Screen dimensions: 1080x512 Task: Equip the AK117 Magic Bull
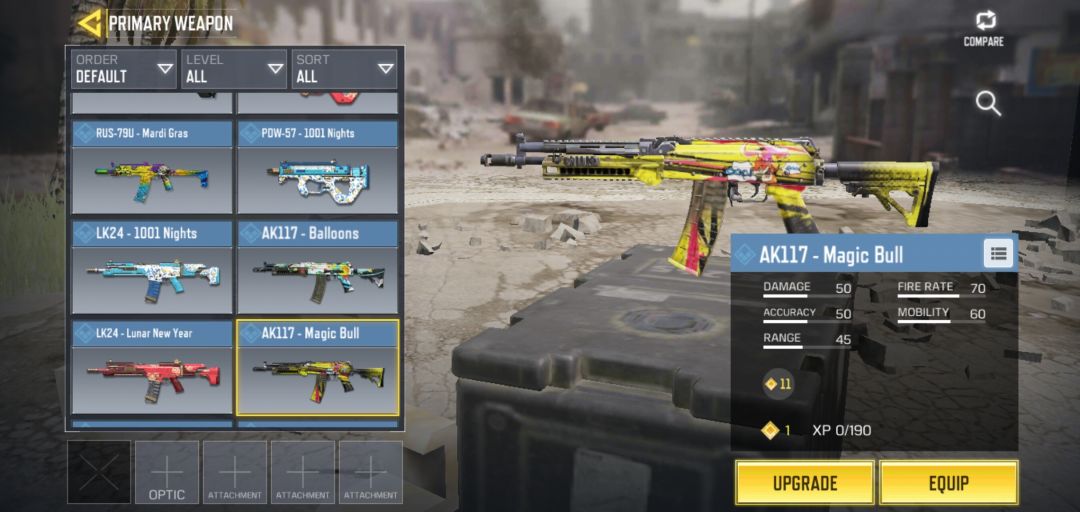[x=948, y=483]
